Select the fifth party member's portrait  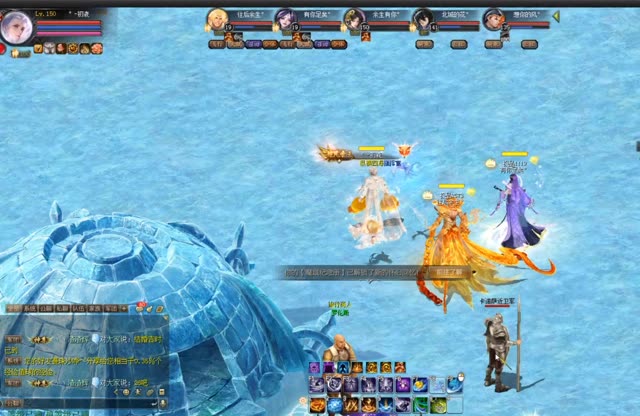(493, 19)
